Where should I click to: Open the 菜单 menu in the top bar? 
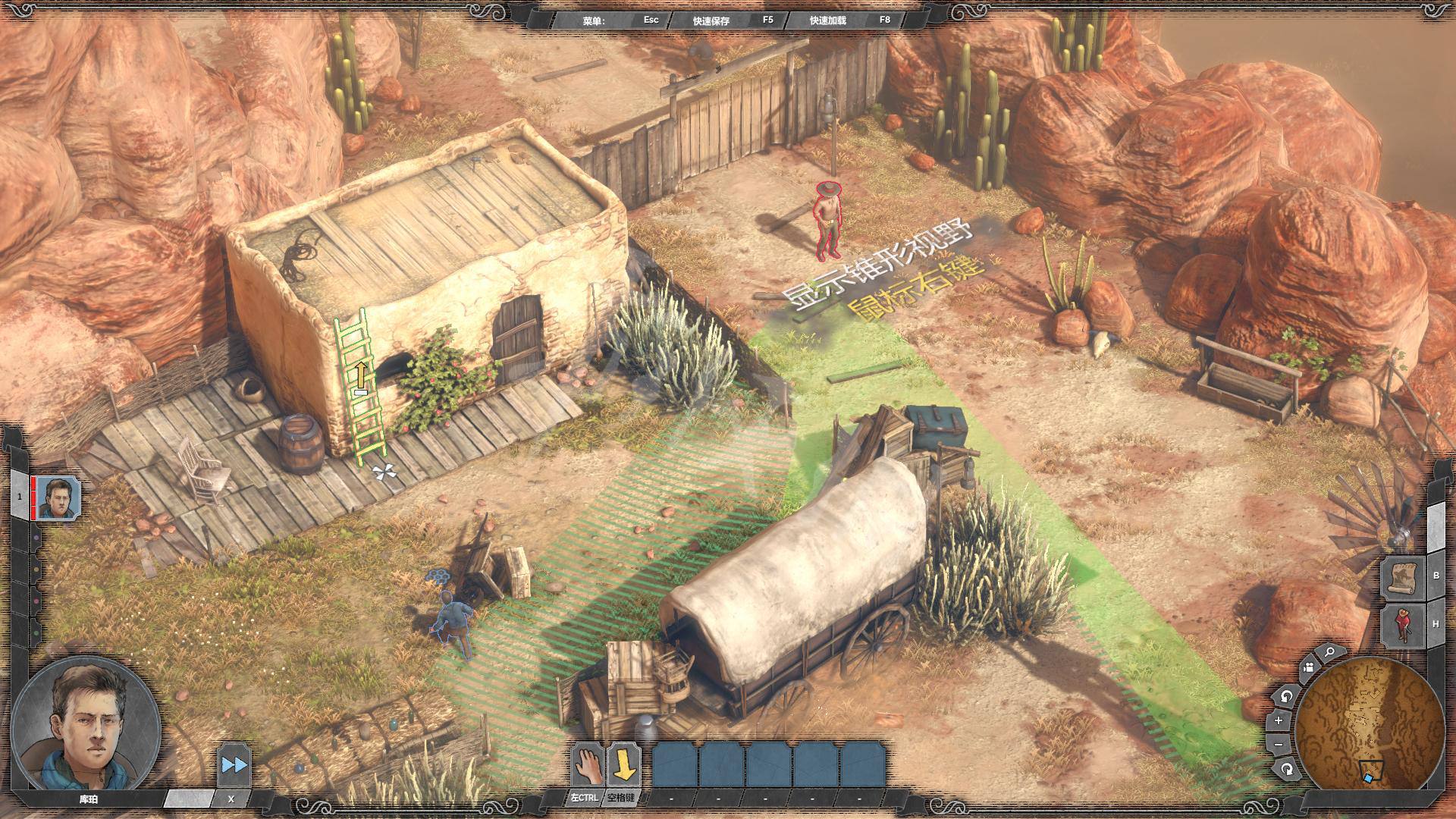pyautogui.click(x=594, y=20)
